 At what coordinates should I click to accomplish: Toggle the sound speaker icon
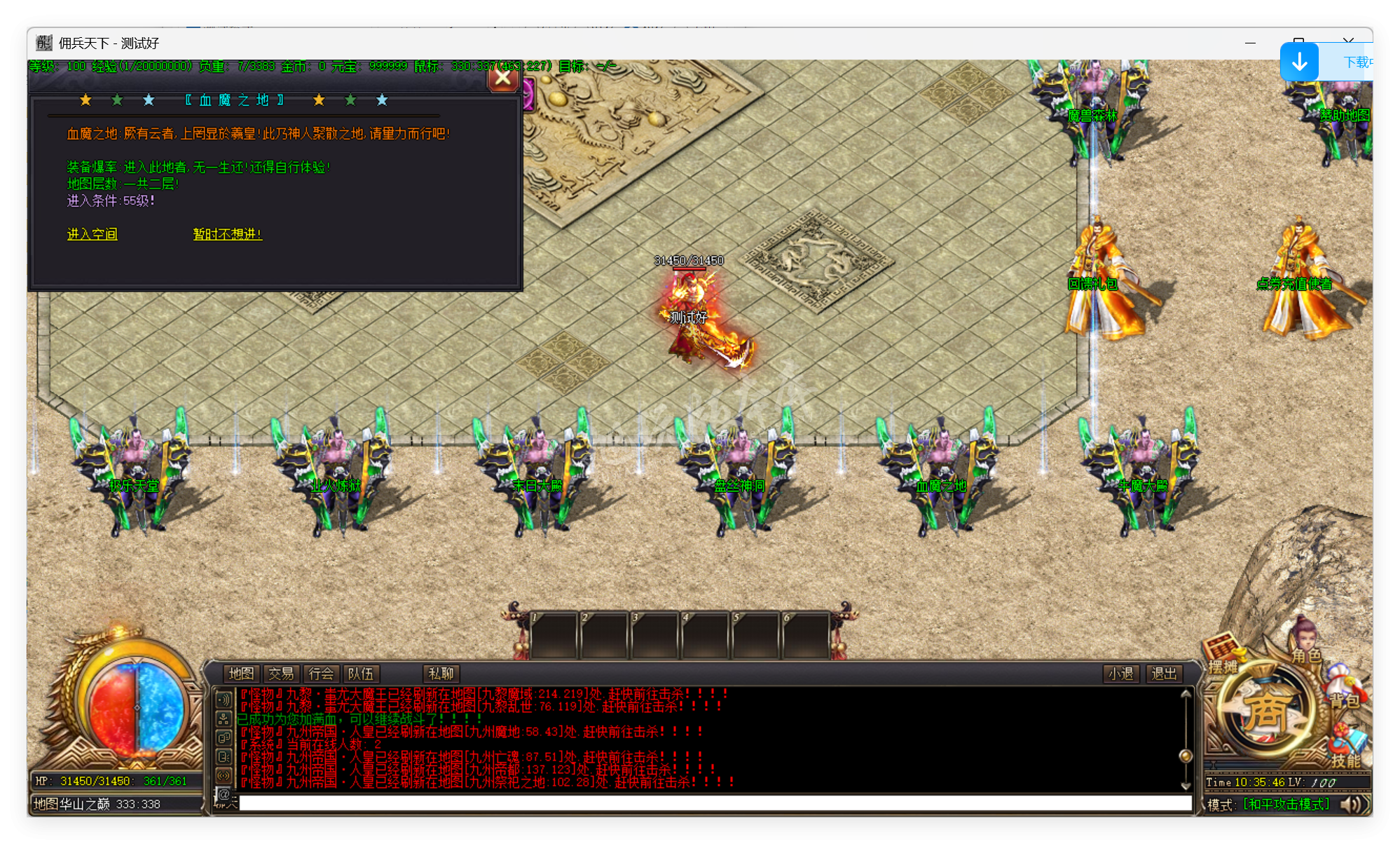tap(1354, 804)
